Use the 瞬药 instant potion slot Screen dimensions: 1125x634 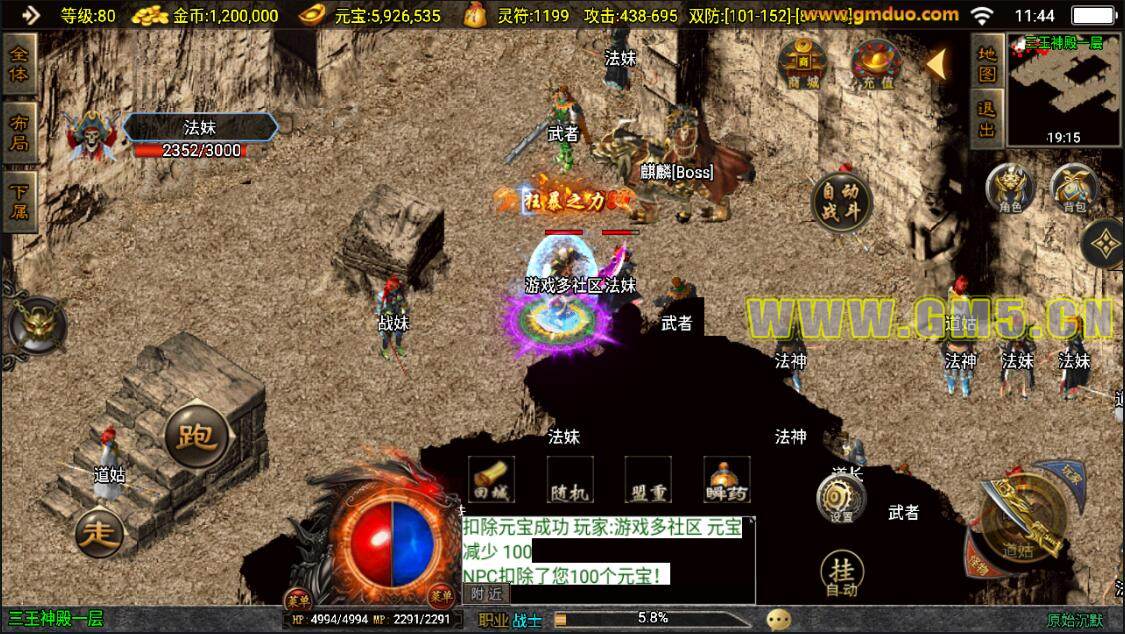click(x=727, y=479)
